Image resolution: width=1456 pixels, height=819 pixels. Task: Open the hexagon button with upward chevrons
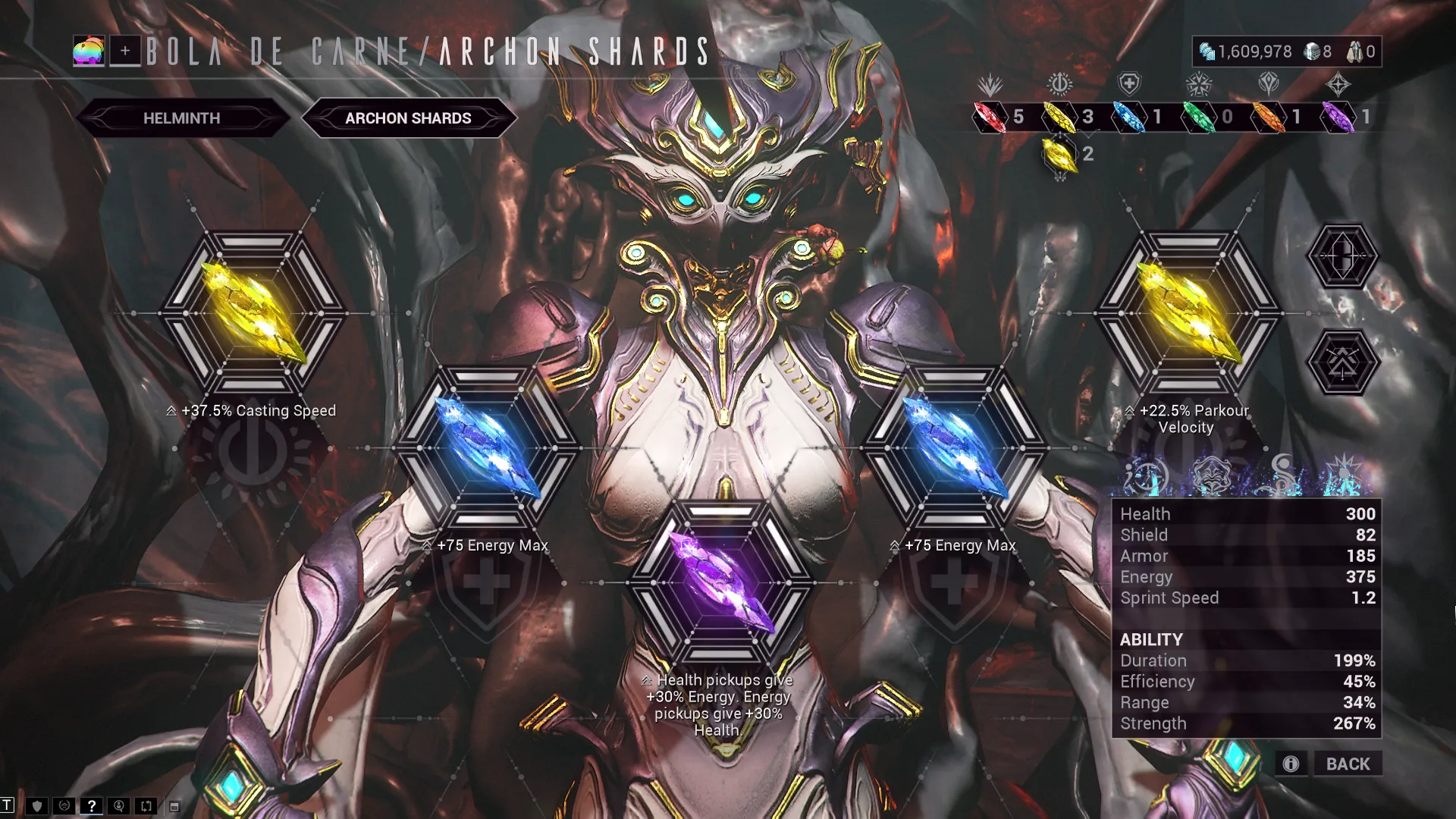coord(1342,362)
